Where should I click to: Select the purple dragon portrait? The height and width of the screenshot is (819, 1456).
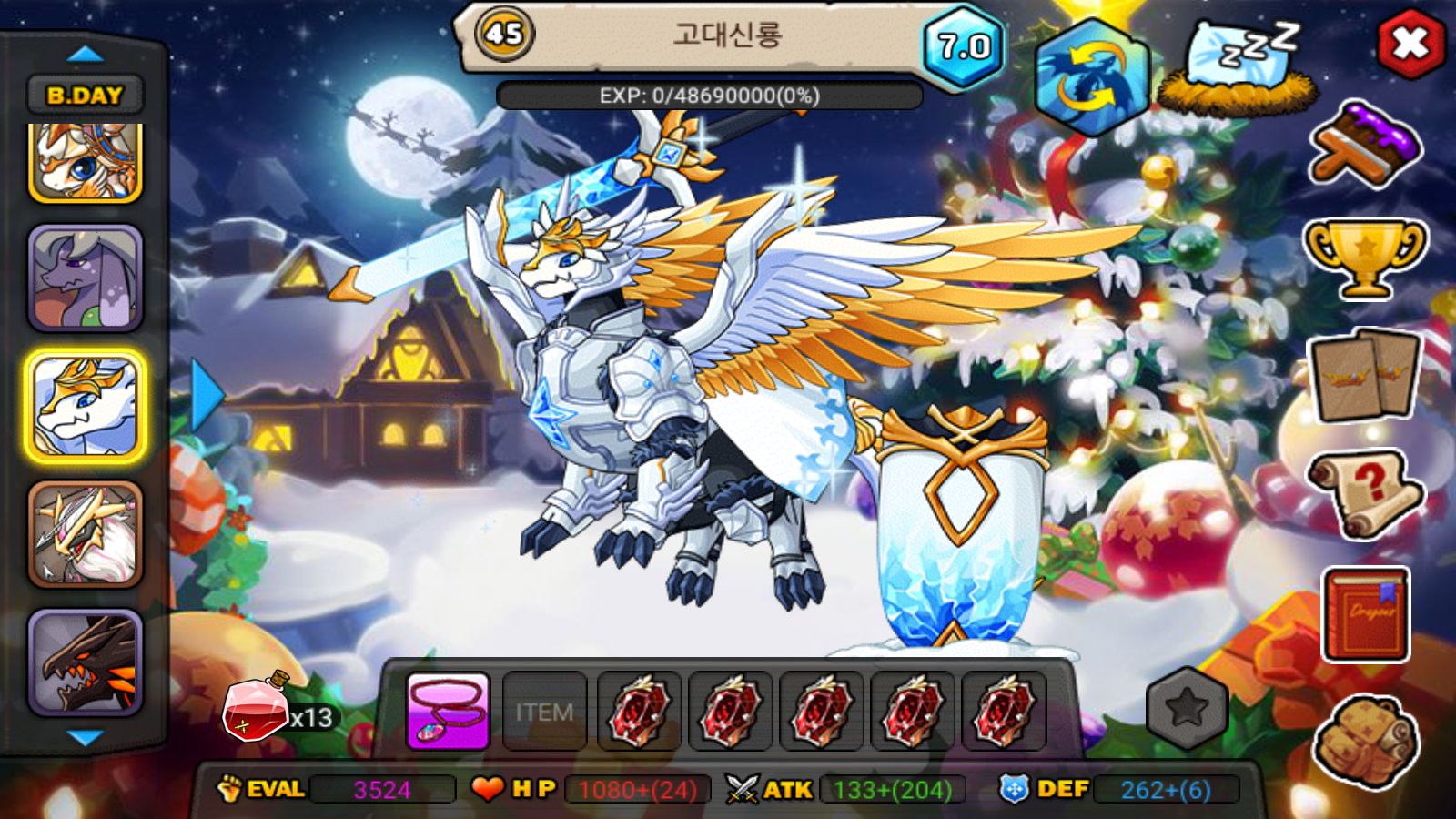tap(86, 278)
